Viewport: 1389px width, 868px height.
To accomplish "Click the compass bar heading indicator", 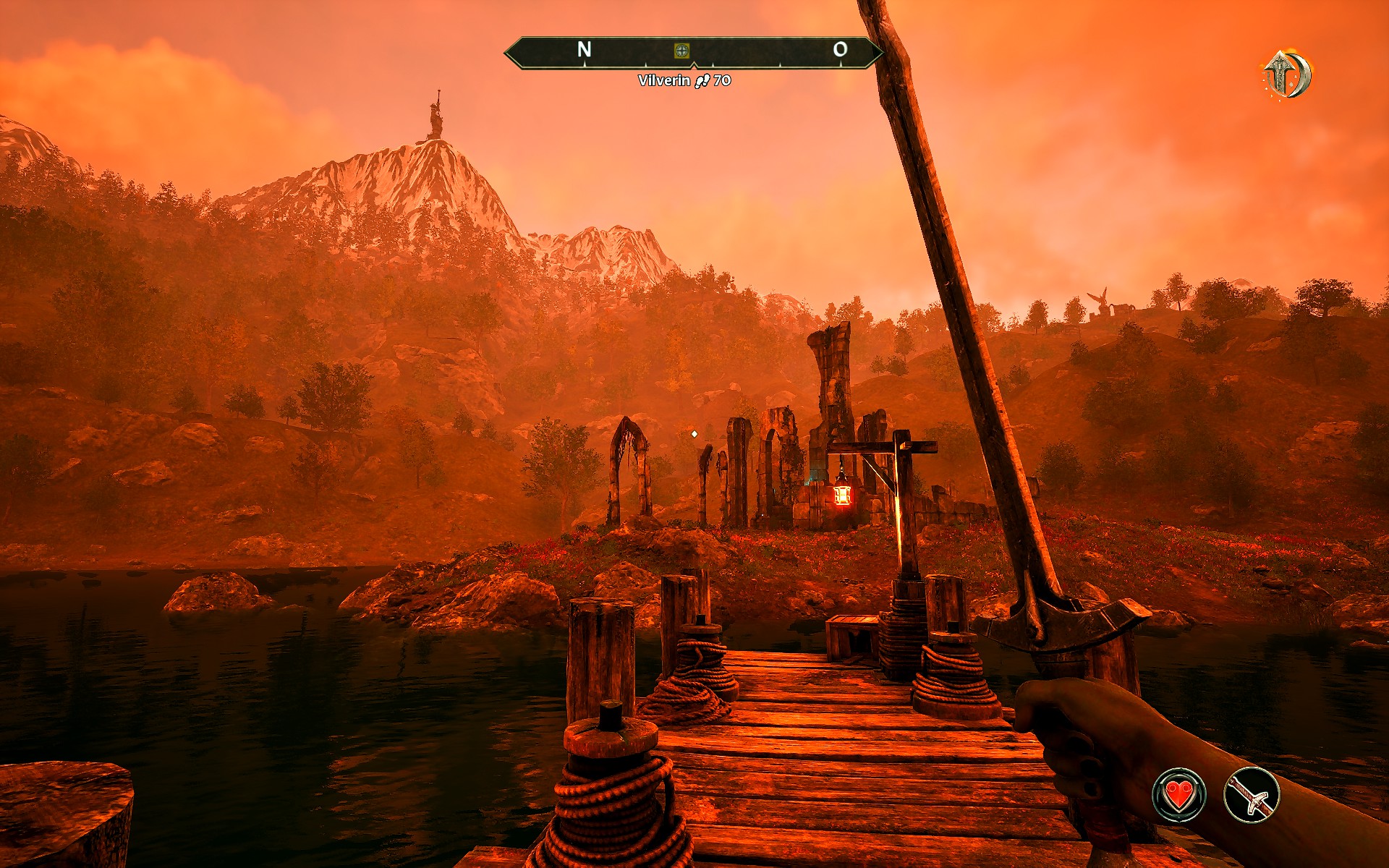I will 693,52.
